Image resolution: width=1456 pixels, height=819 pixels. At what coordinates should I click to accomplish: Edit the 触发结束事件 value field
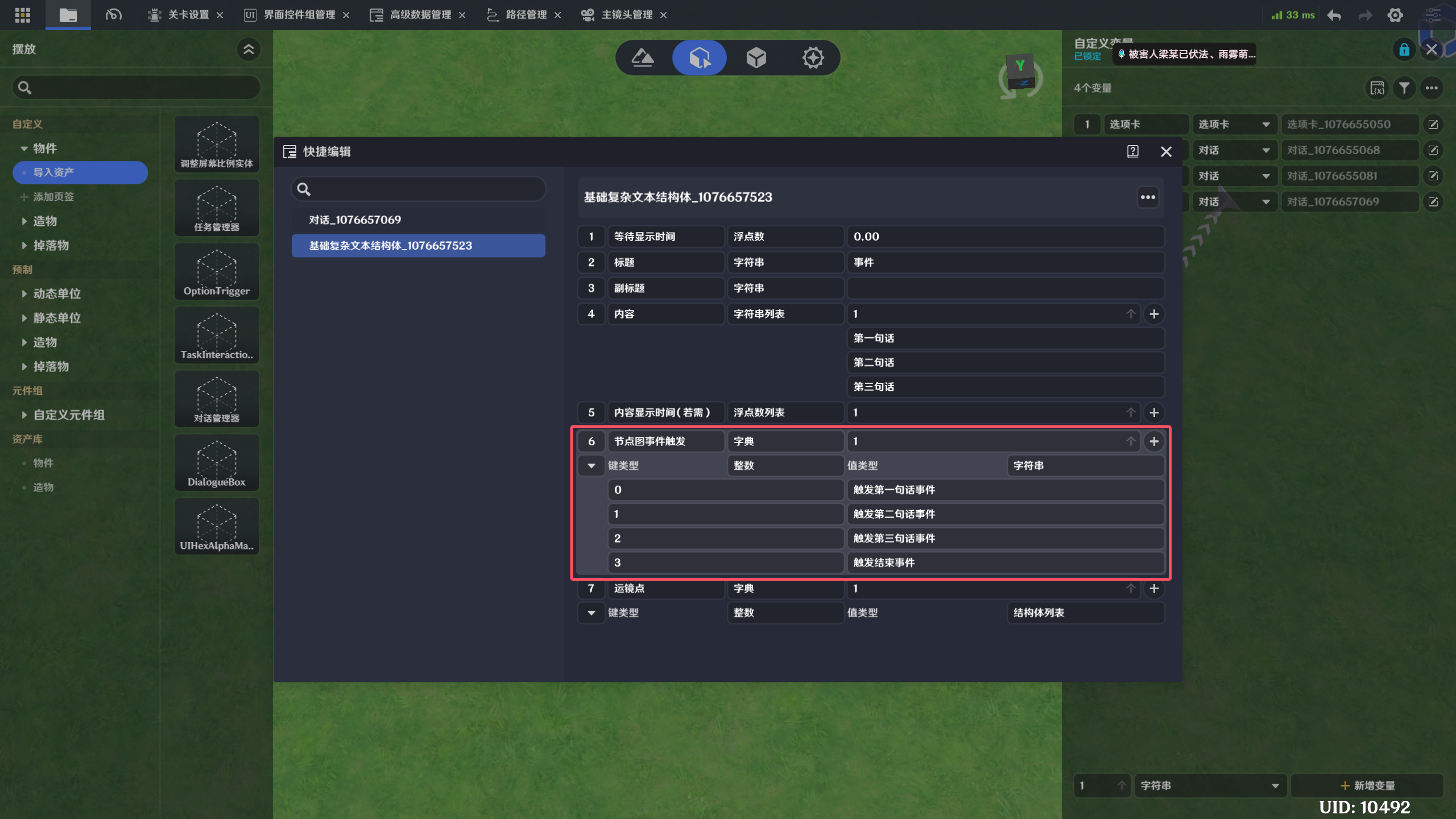[1004, 562]
